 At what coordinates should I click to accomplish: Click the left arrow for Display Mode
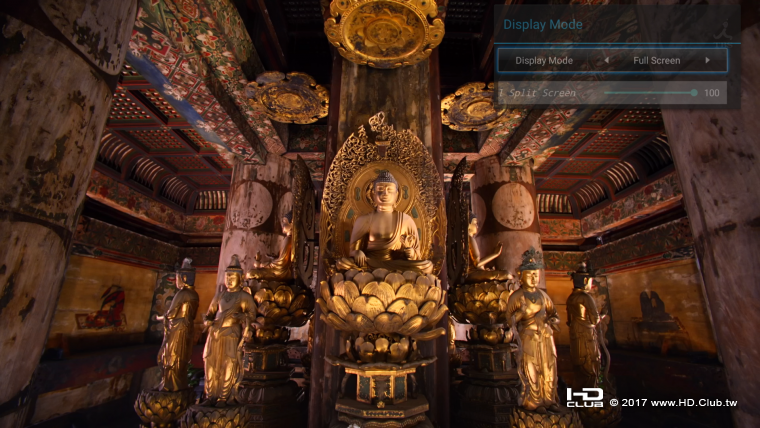[x=605, y=61]
